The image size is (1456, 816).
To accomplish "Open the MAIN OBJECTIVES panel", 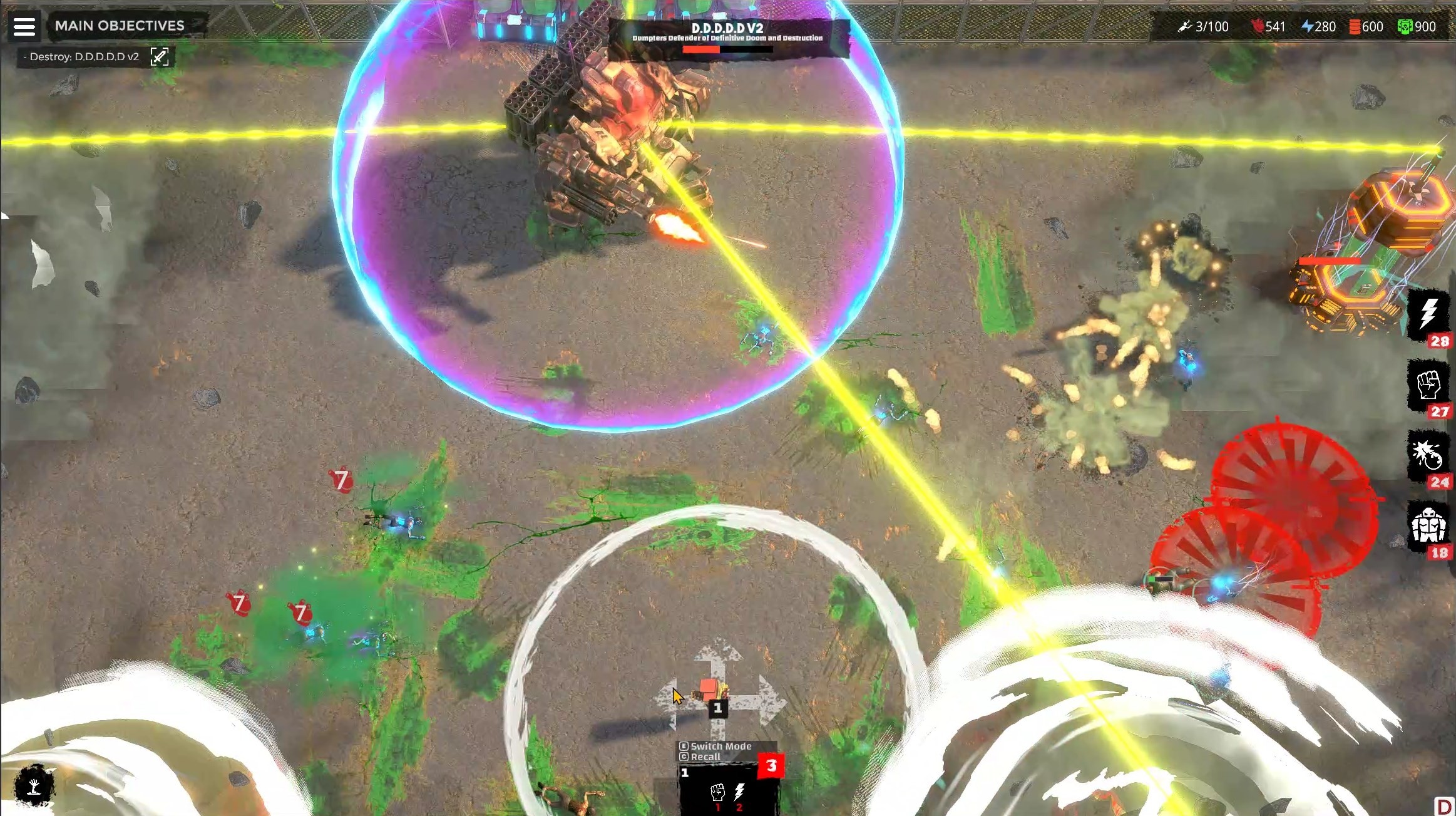I will 119,26.
